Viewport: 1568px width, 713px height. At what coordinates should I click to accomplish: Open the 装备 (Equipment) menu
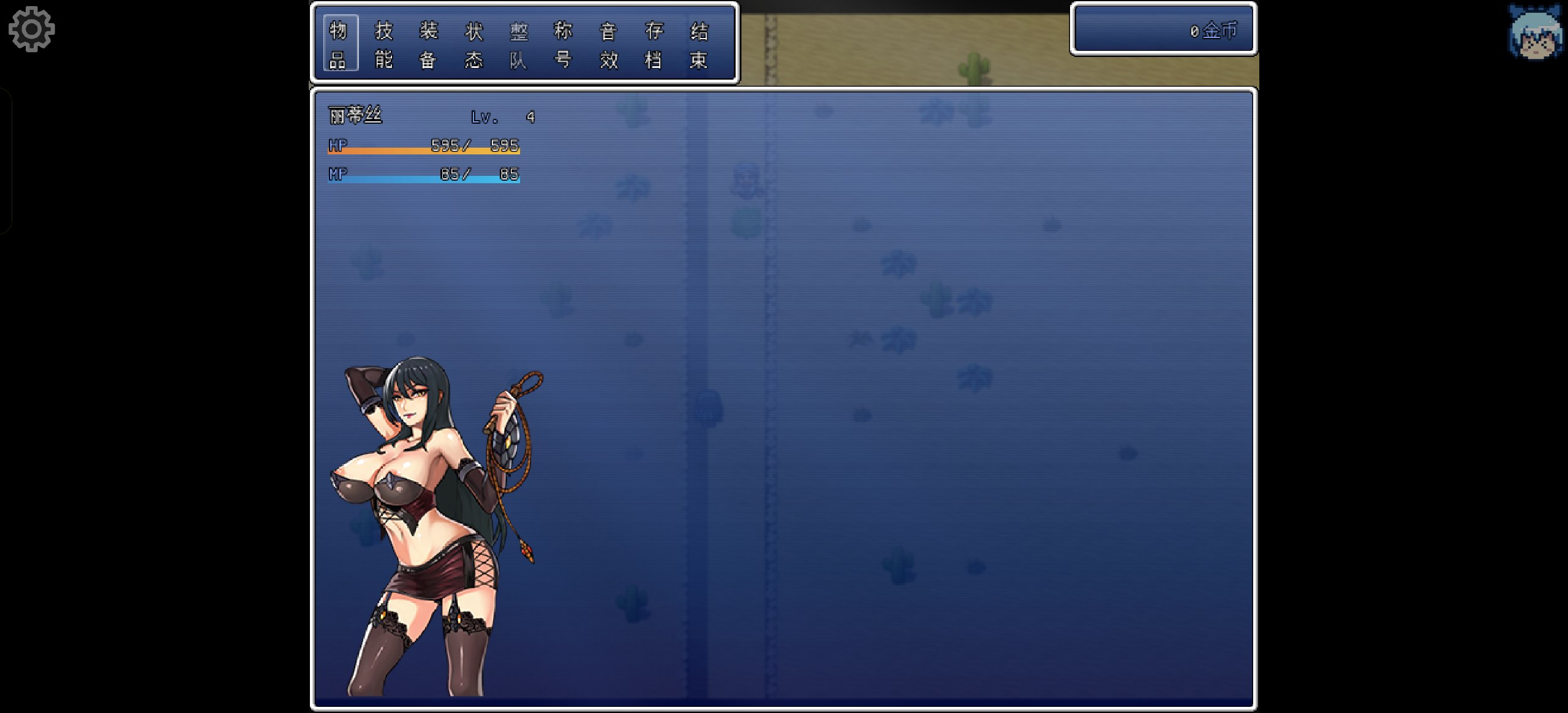[x=428, y=44]
